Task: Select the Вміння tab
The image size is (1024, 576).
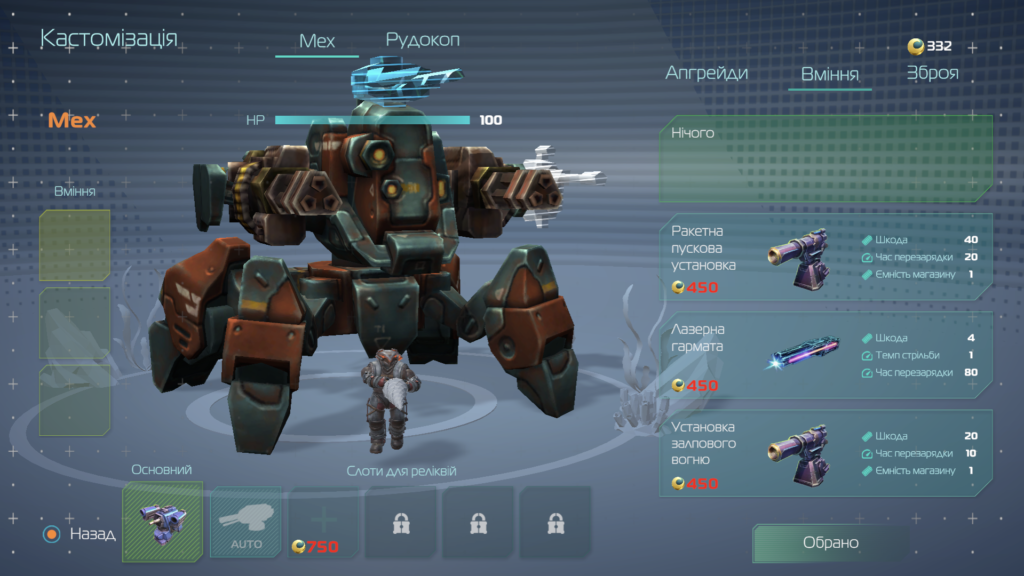Action: [x=829, y=74]
